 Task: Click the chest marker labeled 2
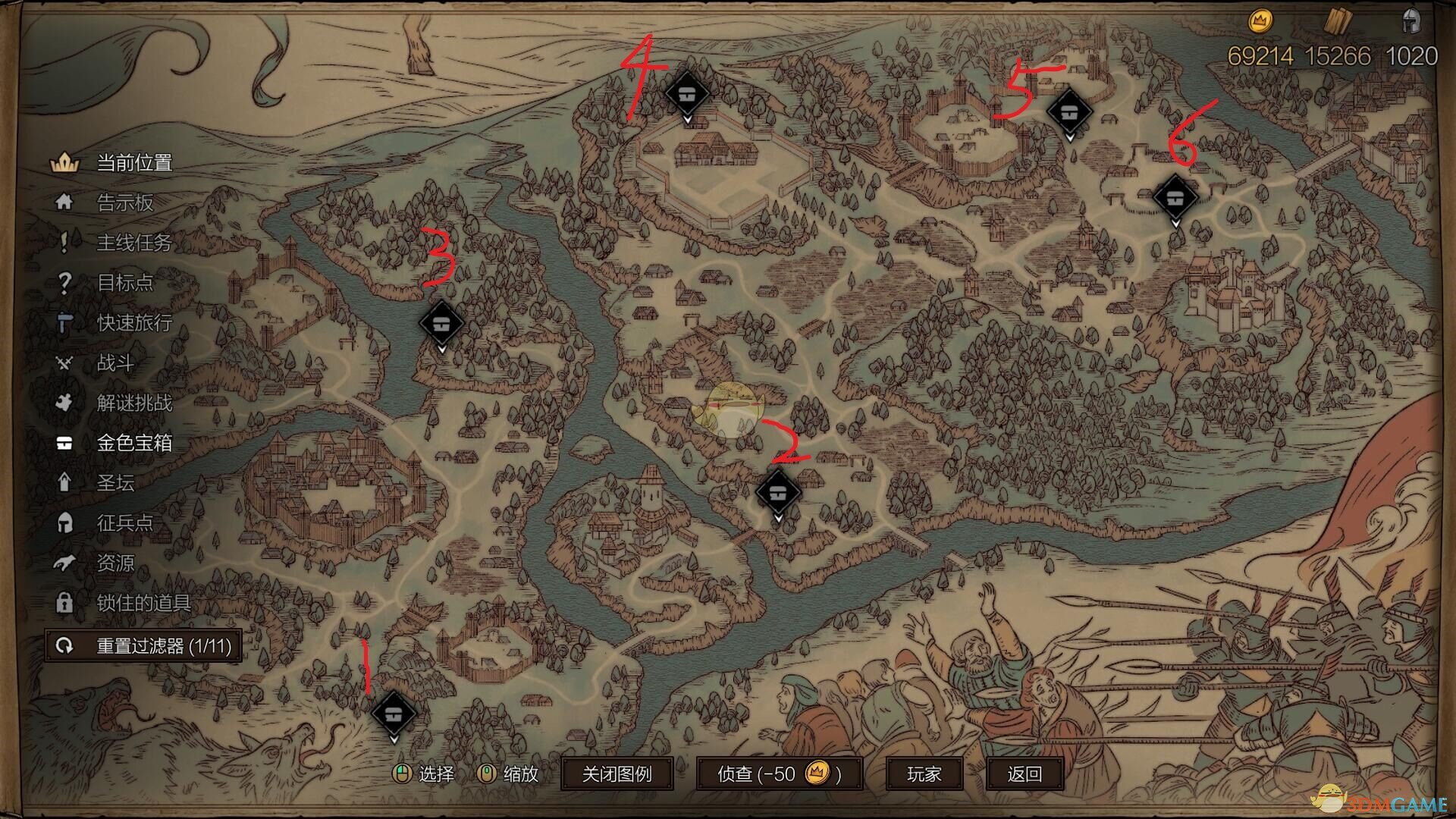pyautogui.click(x=778, y=493)
